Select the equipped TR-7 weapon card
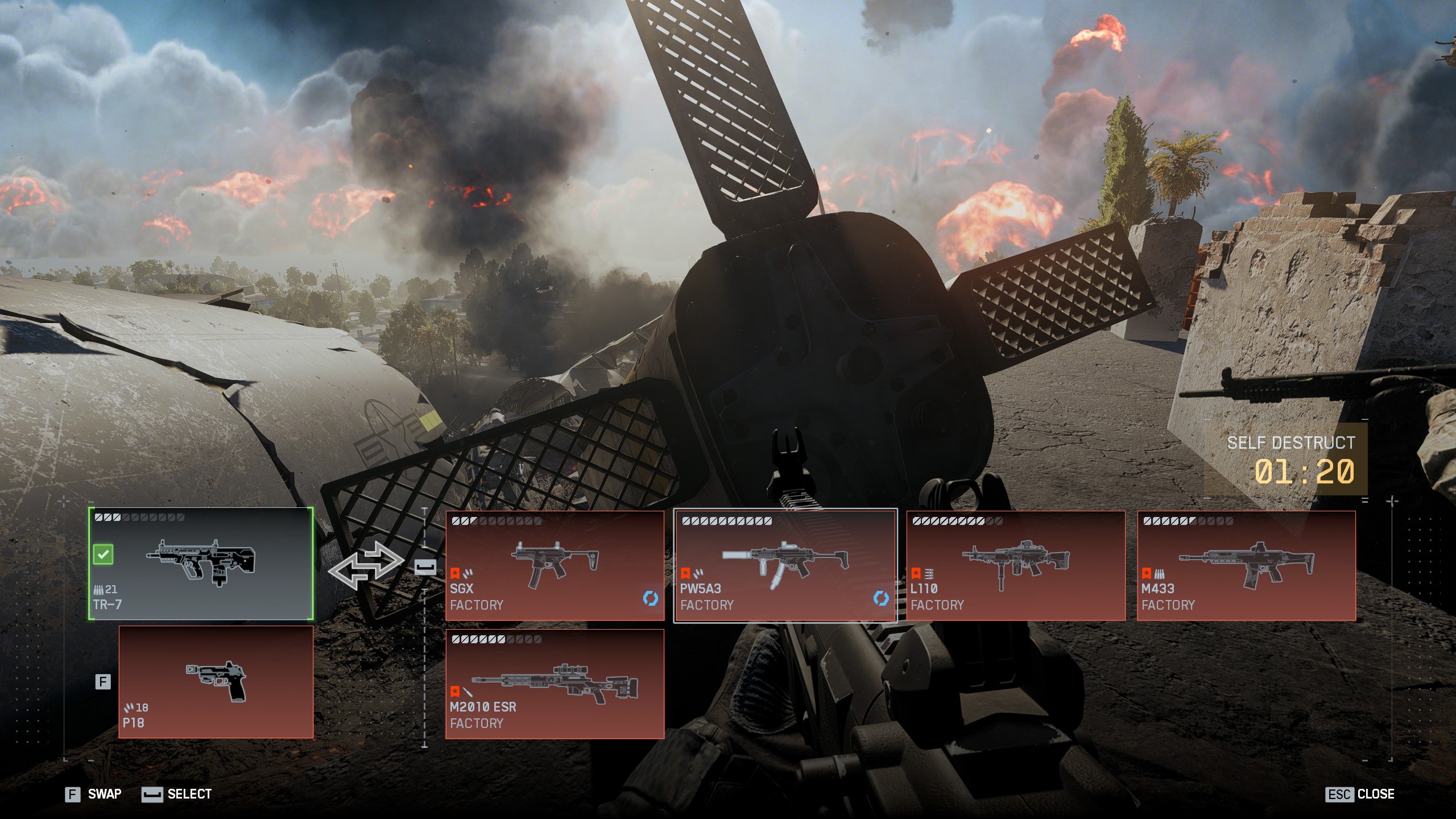 pos(201,564)
